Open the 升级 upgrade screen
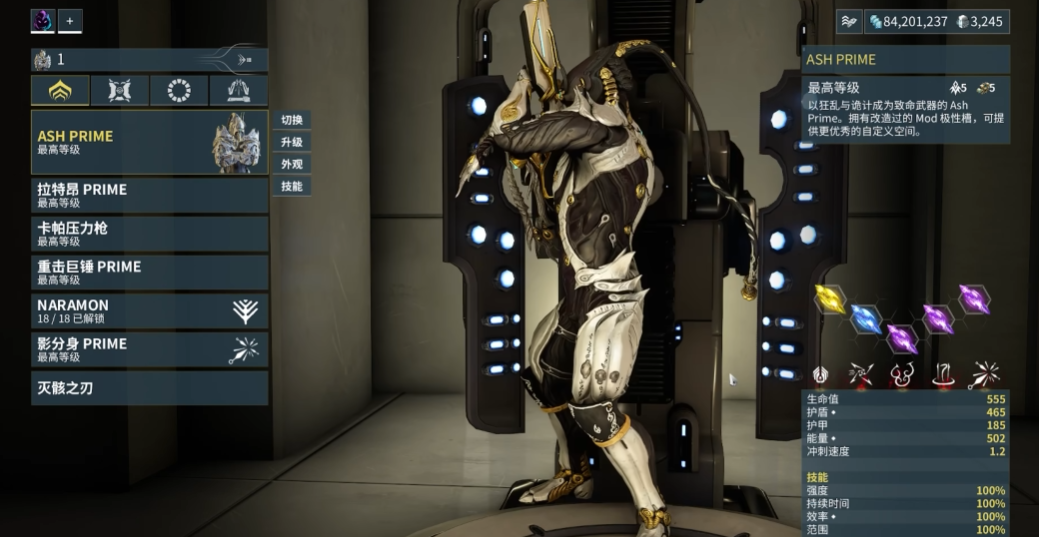The width and height of the screenshot is (1039, 537). (x=291, y=142)
